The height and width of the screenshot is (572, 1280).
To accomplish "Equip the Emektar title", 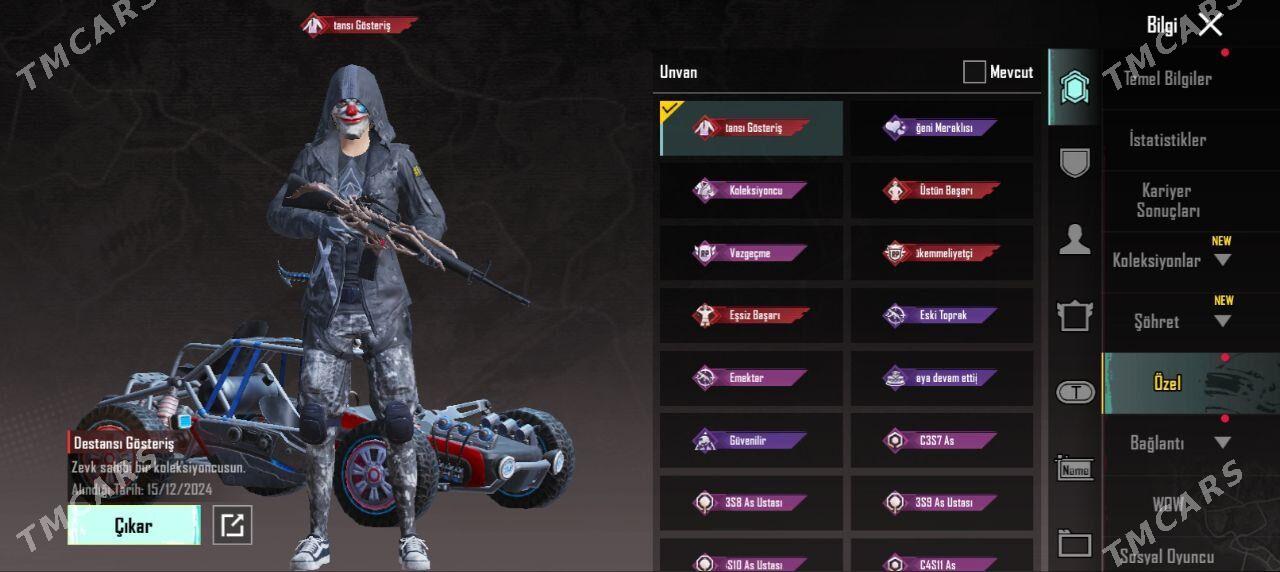I will coord(751,378).
